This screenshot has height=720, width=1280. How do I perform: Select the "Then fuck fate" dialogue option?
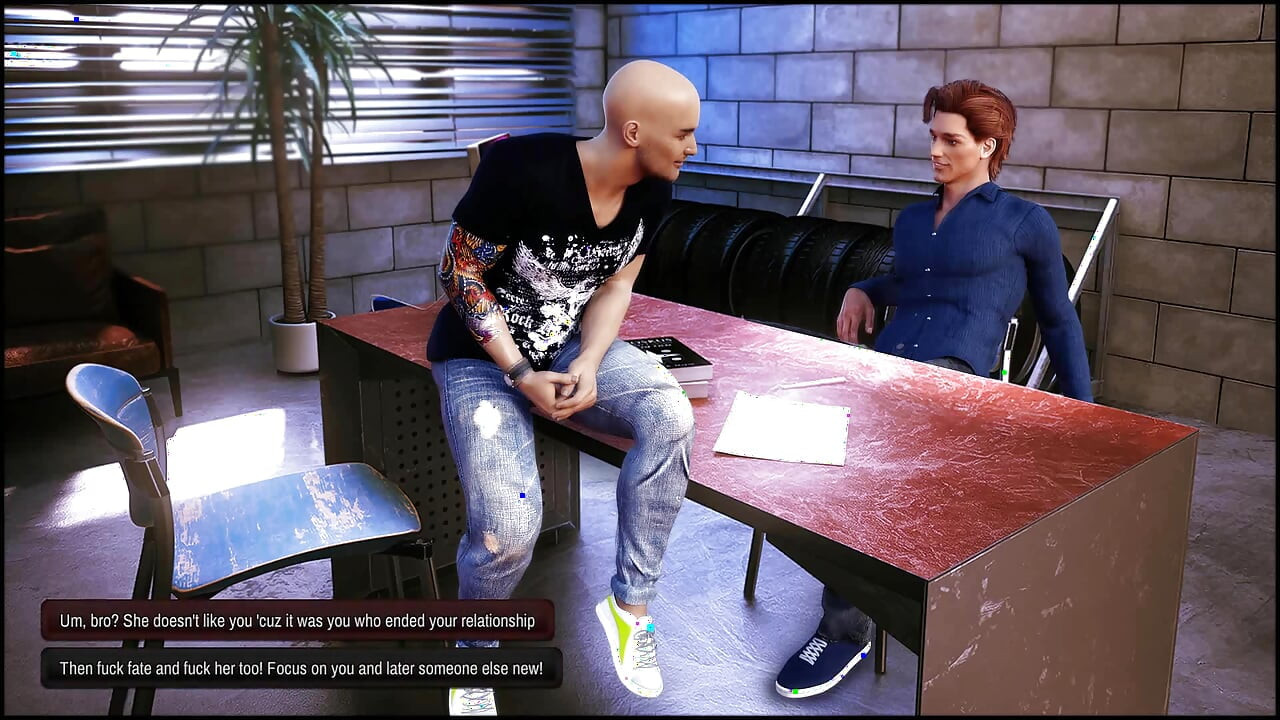tap(301, 668)
